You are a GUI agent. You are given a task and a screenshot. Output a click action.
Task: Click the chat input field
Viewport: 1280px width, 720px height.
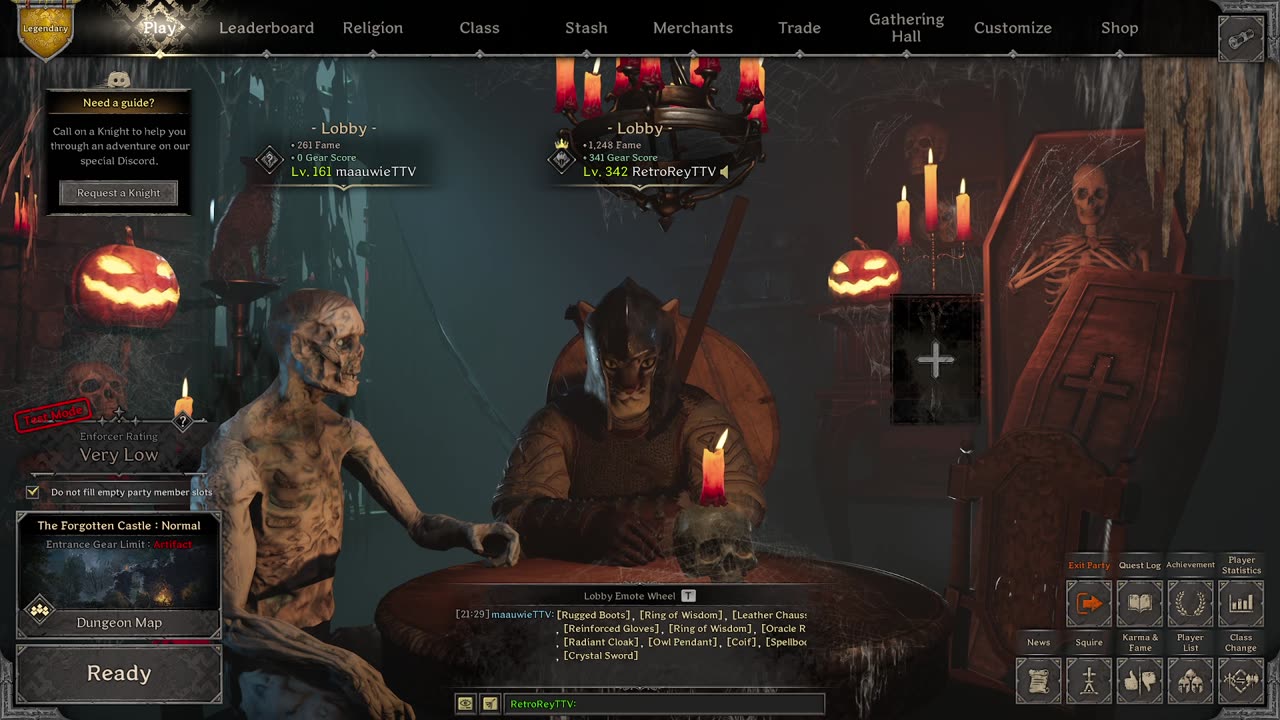click(664, 704)
